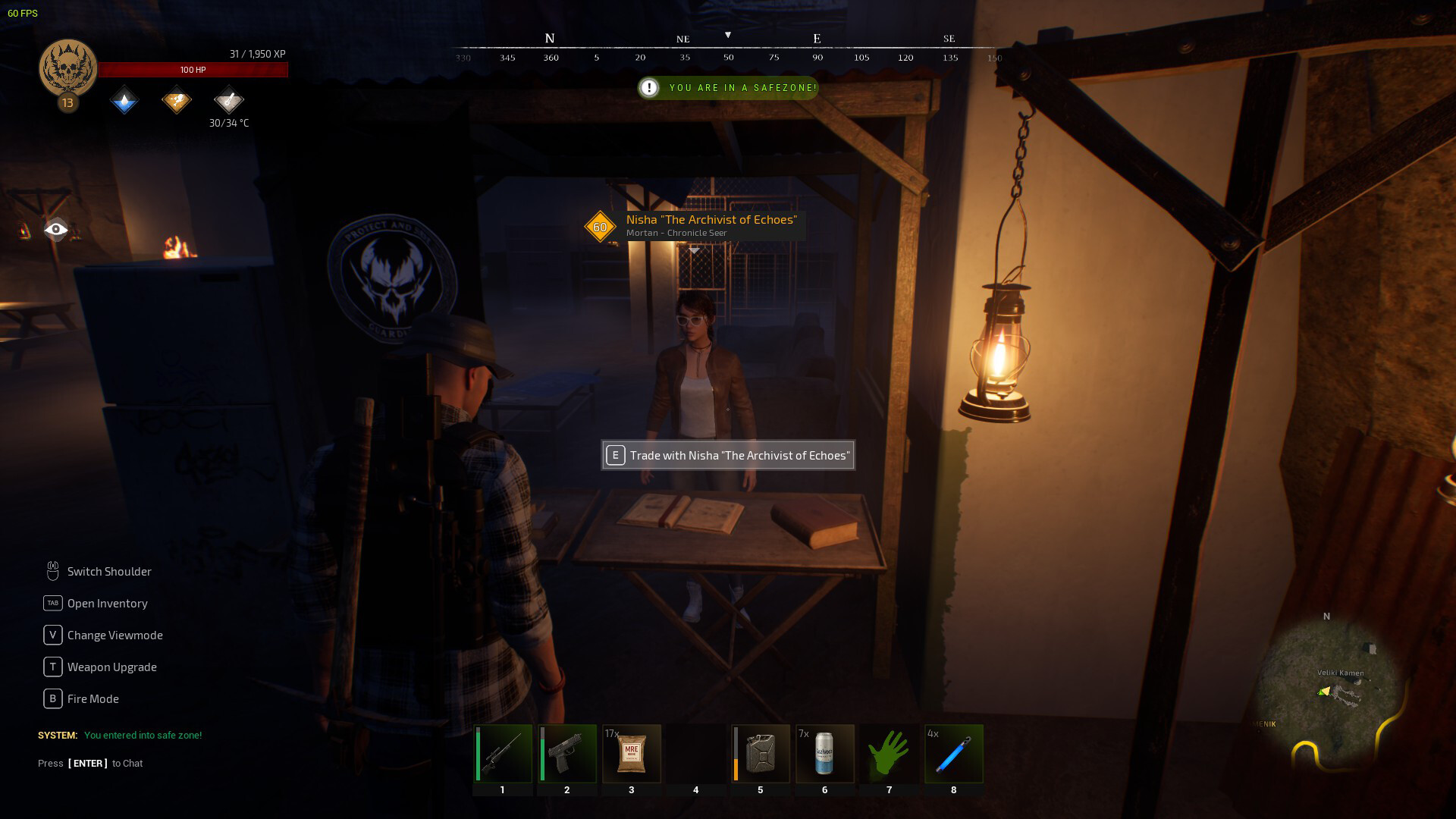Select Nisha's level 60 nameplate
This screenshot has height=819, width=1456.
[695, 225]
